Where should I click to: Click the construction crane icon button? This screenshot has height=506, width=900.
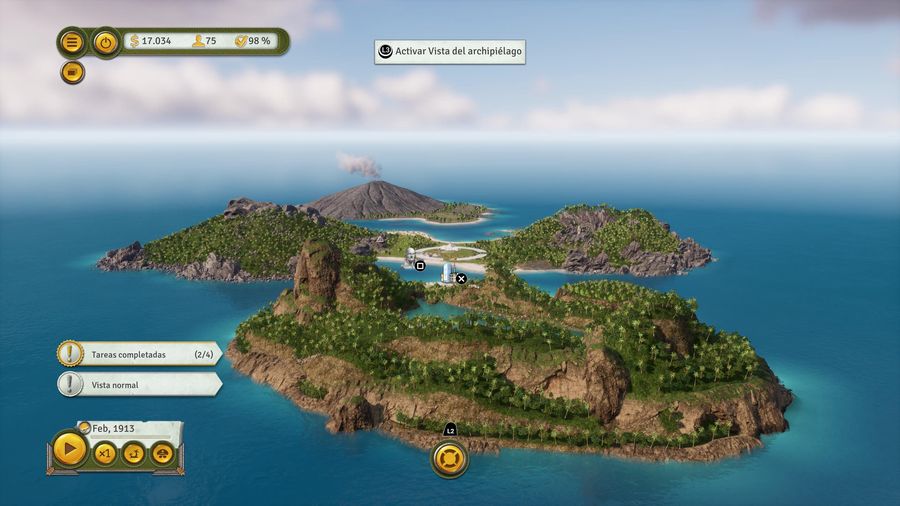(133, 454)
